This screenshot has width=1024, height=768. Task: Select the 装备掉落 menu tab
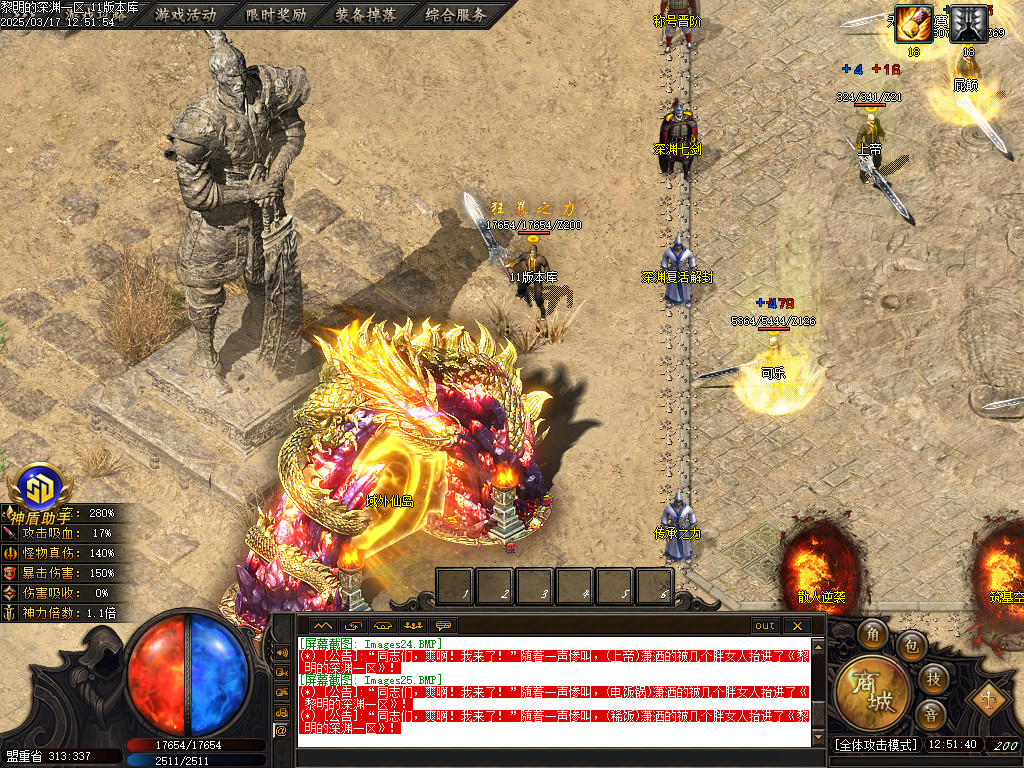pyautogui.click(x=366, y=15)
